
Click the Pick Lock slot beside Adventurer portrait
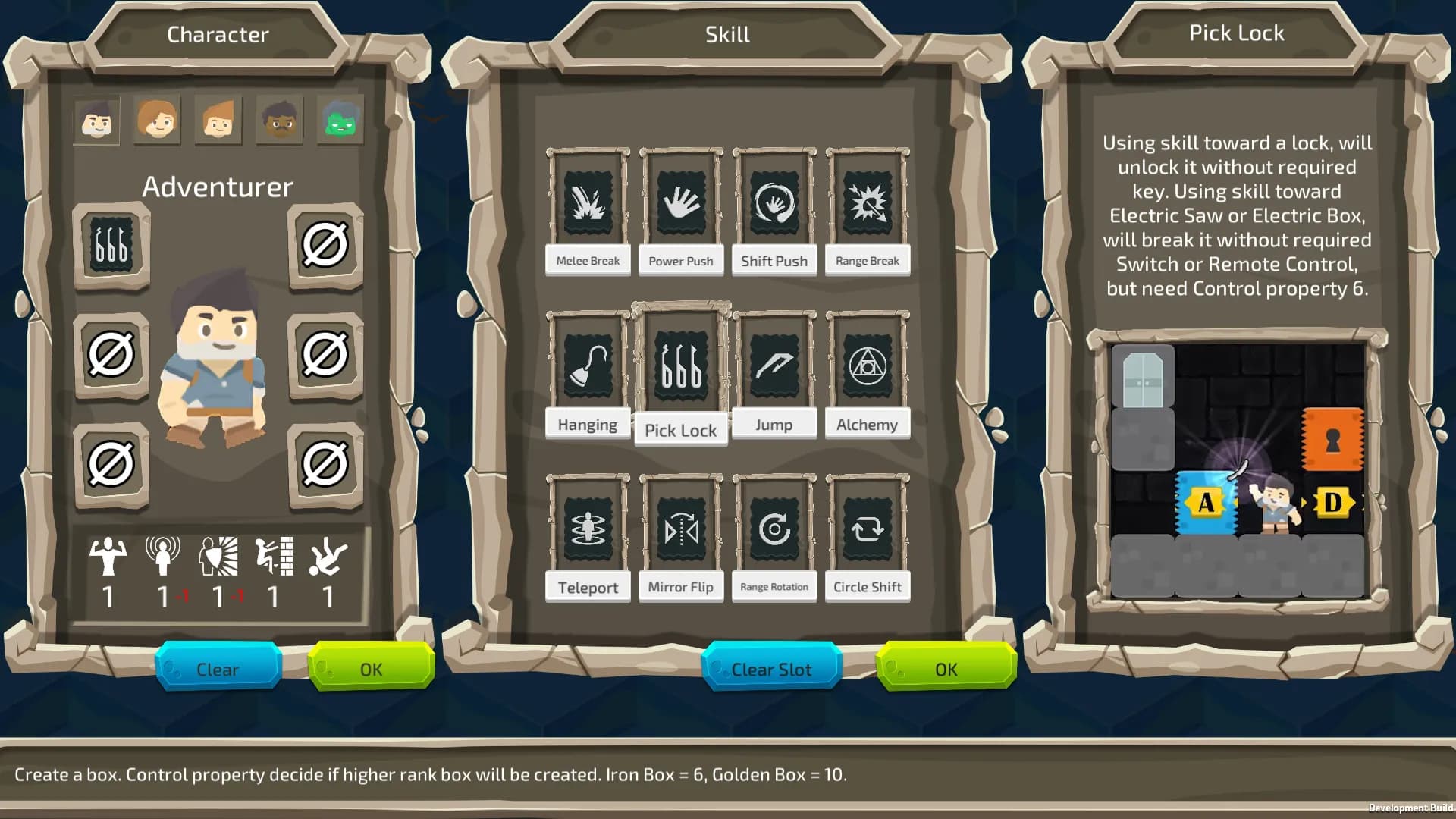point(111,245)
